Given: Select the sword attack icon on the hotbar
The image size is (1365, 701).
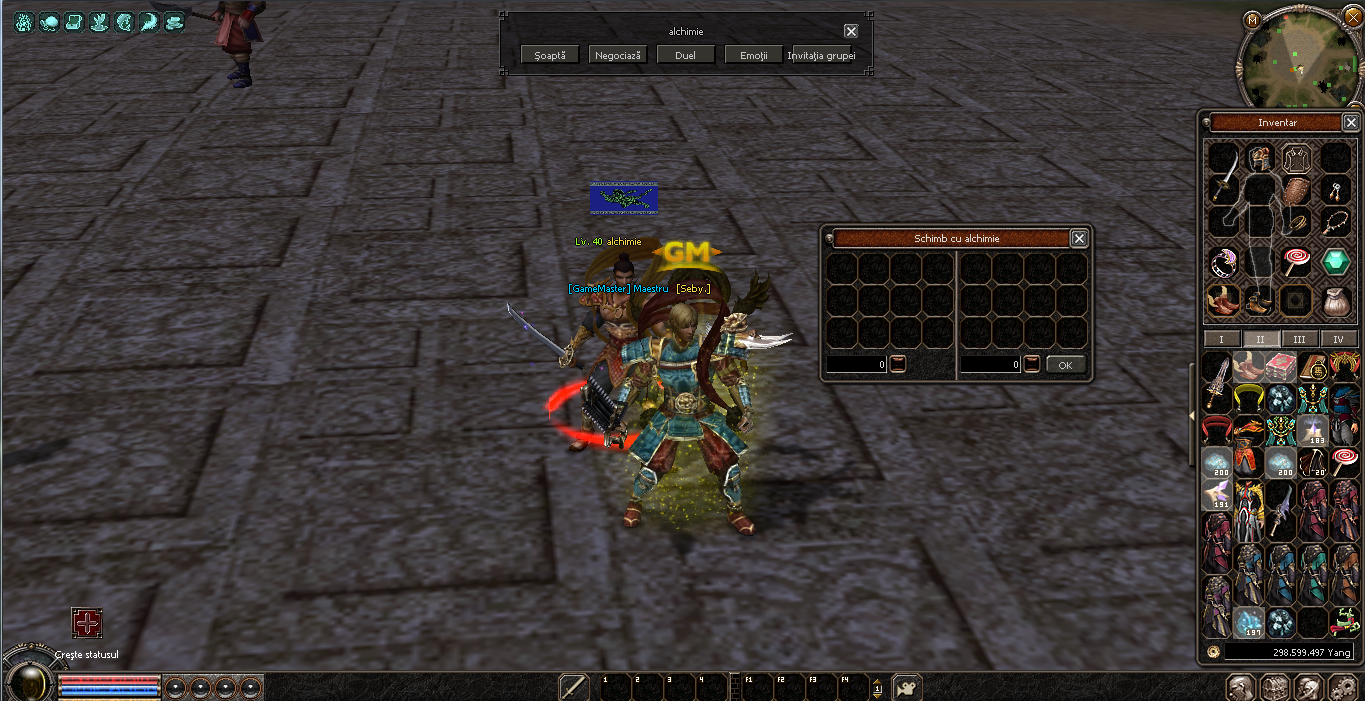Looking at the screenshot, I should click(x=574, y=687).
